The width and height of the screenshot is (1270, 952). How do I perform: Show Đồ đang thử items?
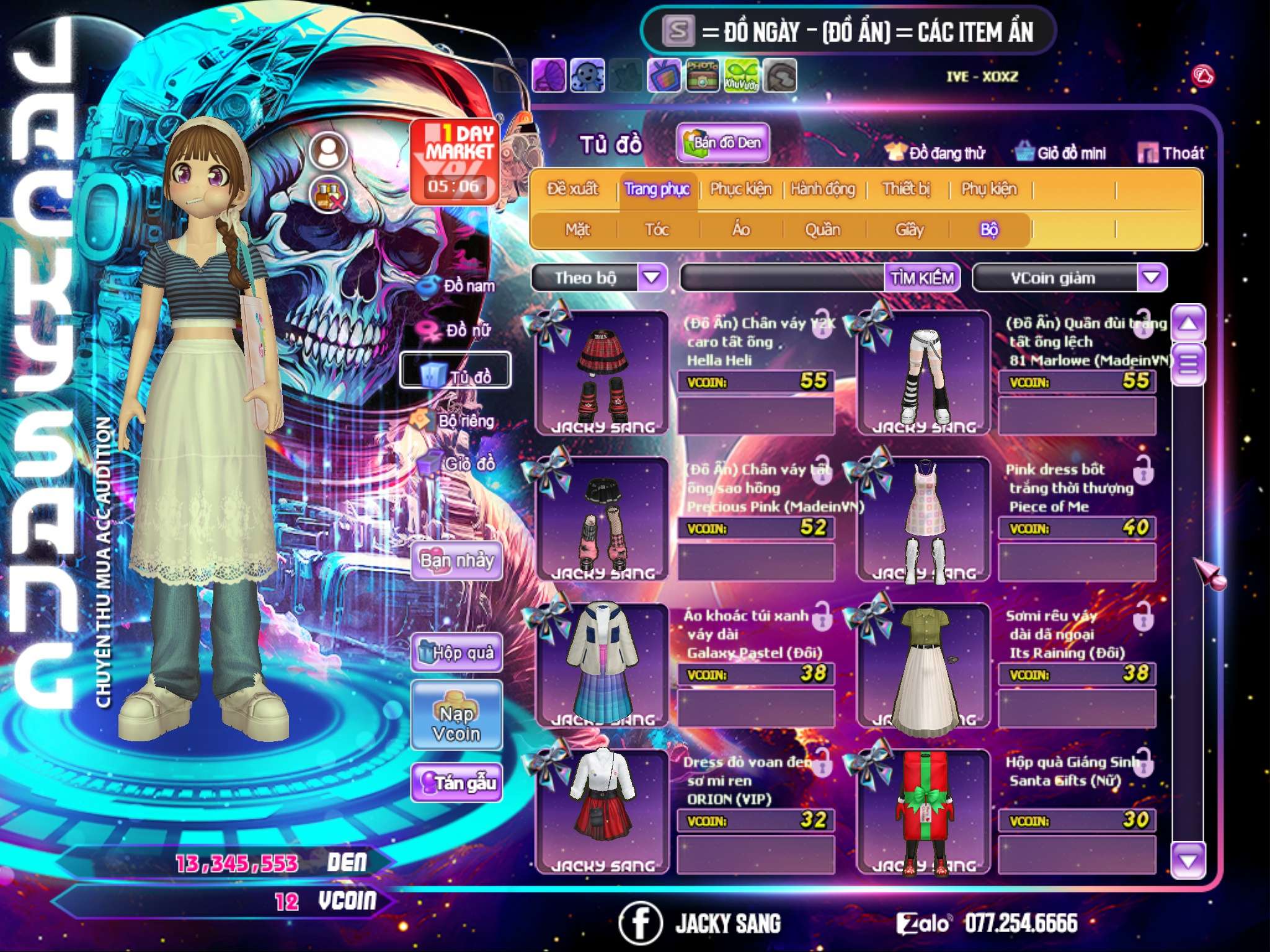935,153
